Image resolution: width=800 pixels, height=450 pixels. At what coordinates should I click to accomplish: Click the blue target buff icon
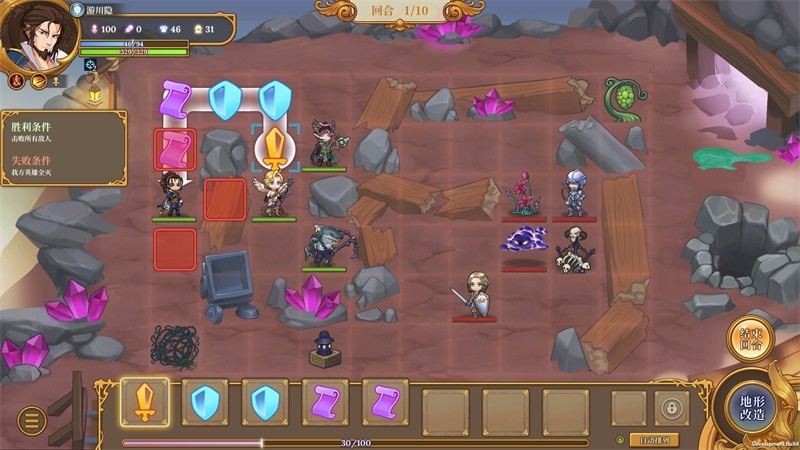coord(90,65)
